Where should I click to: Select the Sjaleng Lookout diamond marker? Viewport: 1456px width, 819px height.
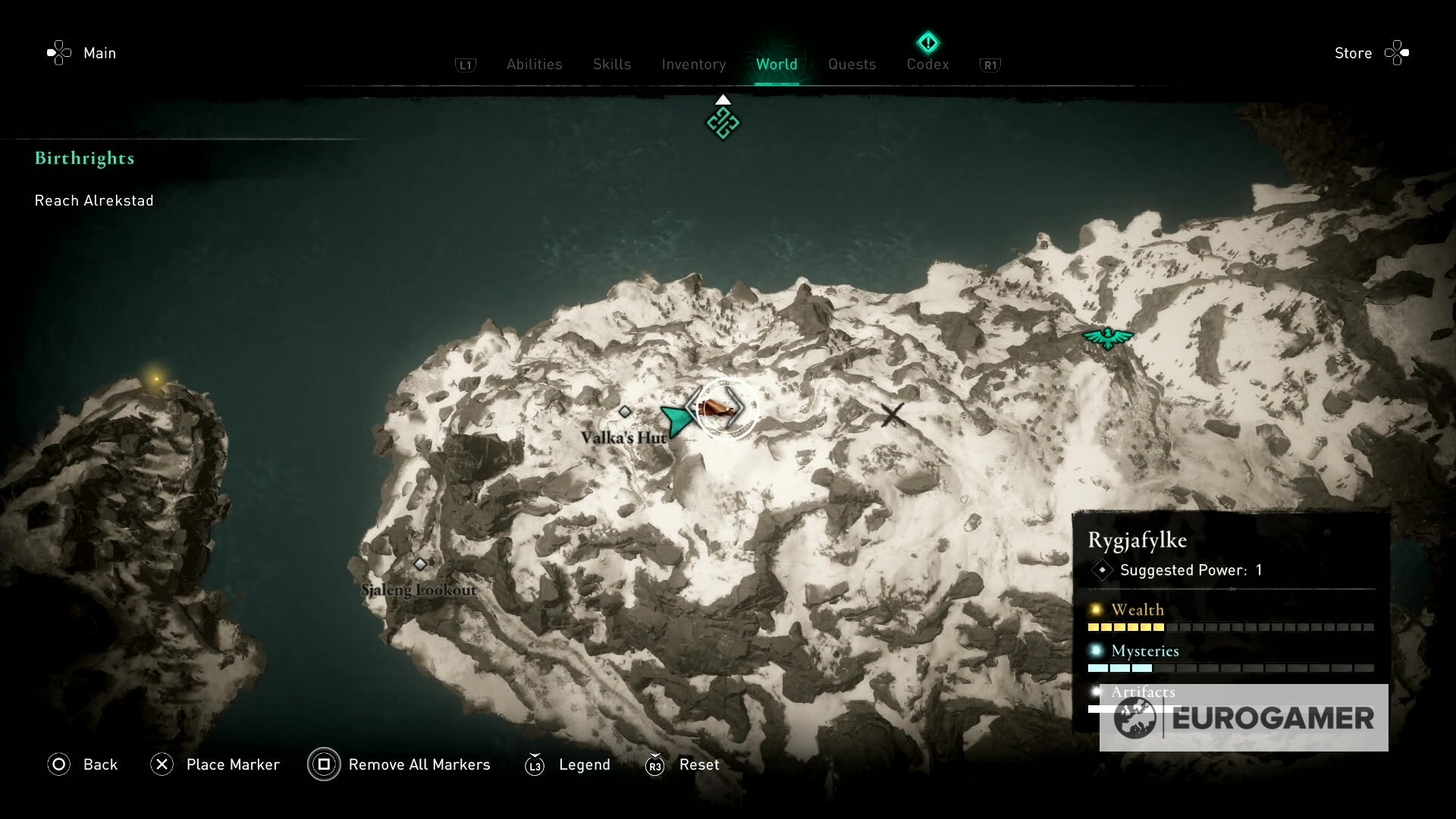(x=420, y=563)
